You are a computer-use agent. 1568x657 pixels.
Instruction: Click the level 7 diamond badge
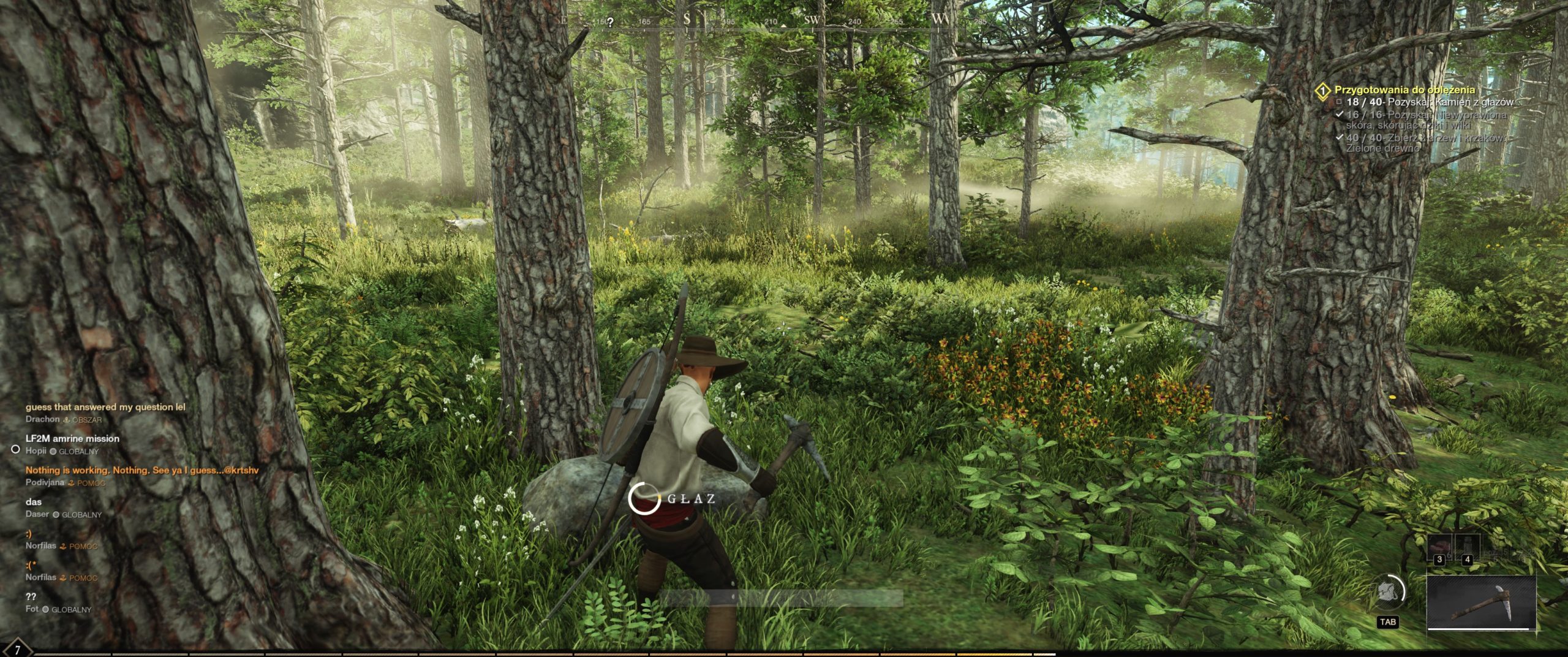17,649
